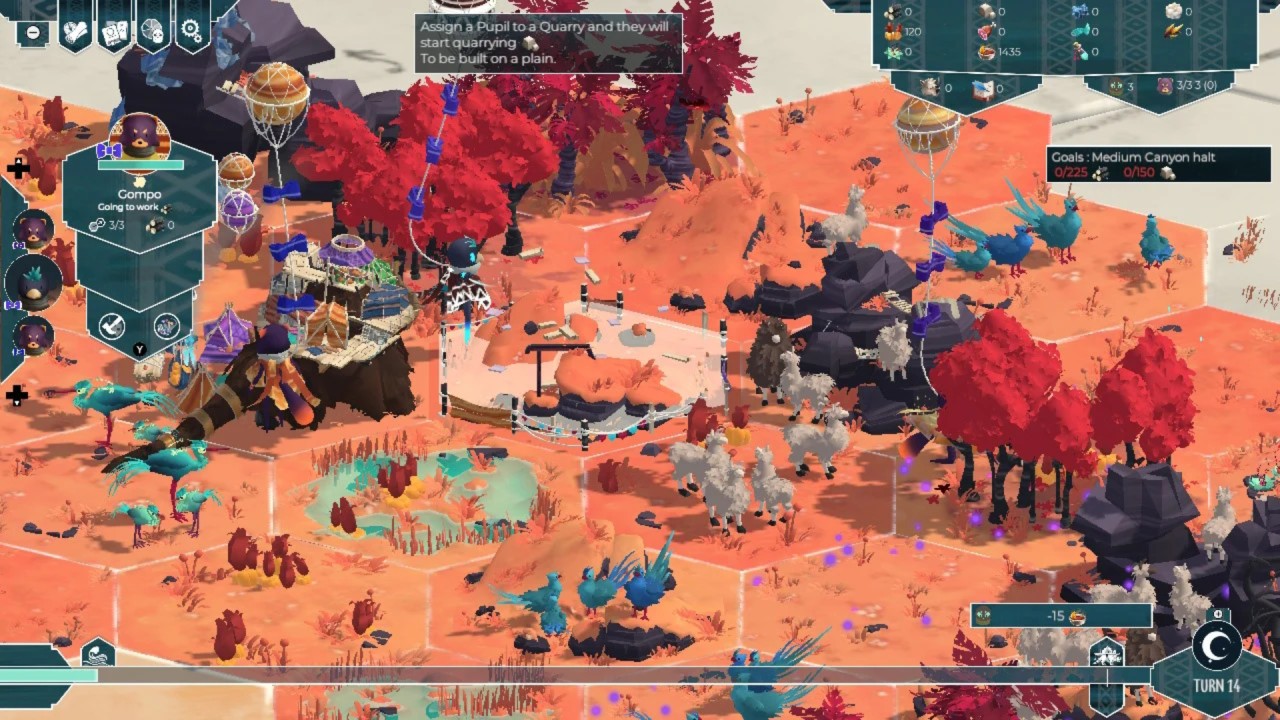Choose the hammer build action

point(111,324)
